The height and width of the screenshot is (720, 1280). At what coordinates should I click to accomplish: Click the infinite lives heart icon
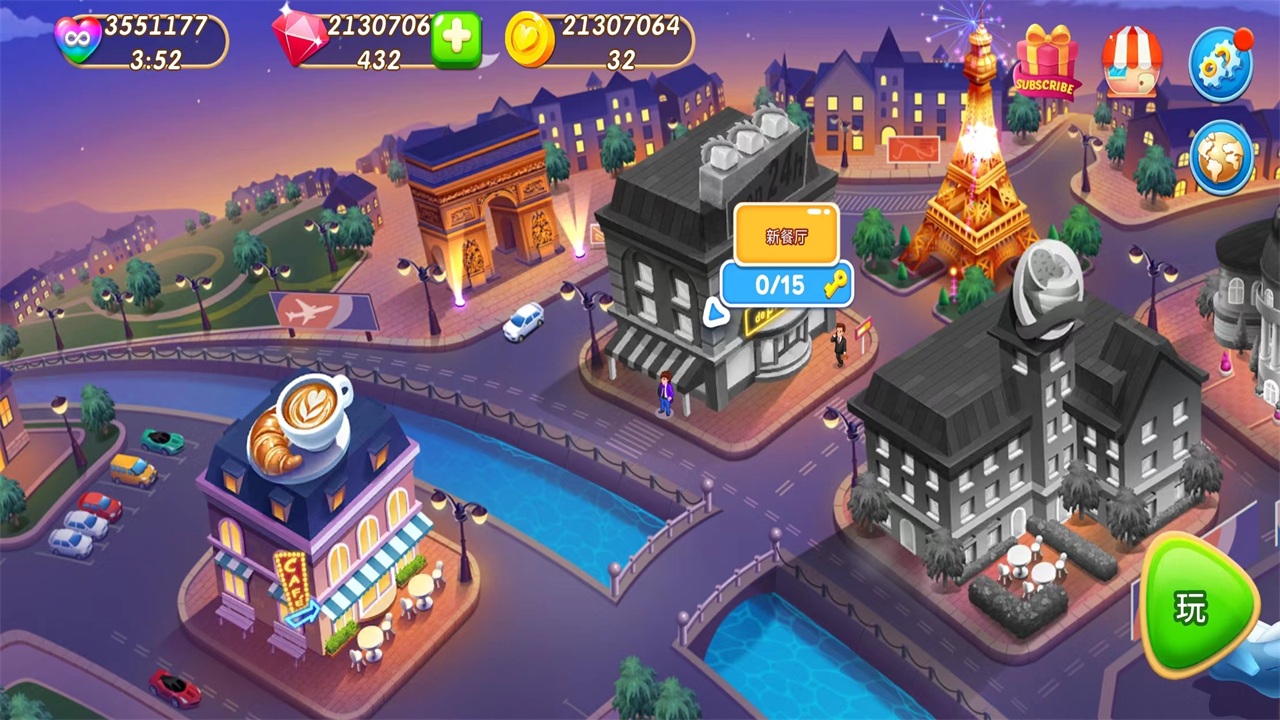click(78, 42)
